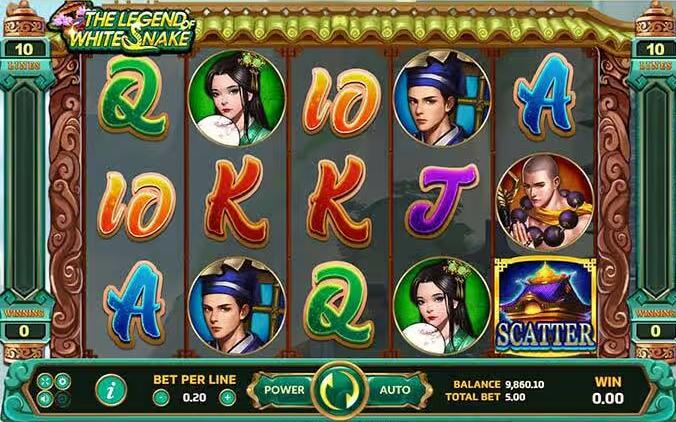Mute sound with the speaker icon

click(44, 399)
